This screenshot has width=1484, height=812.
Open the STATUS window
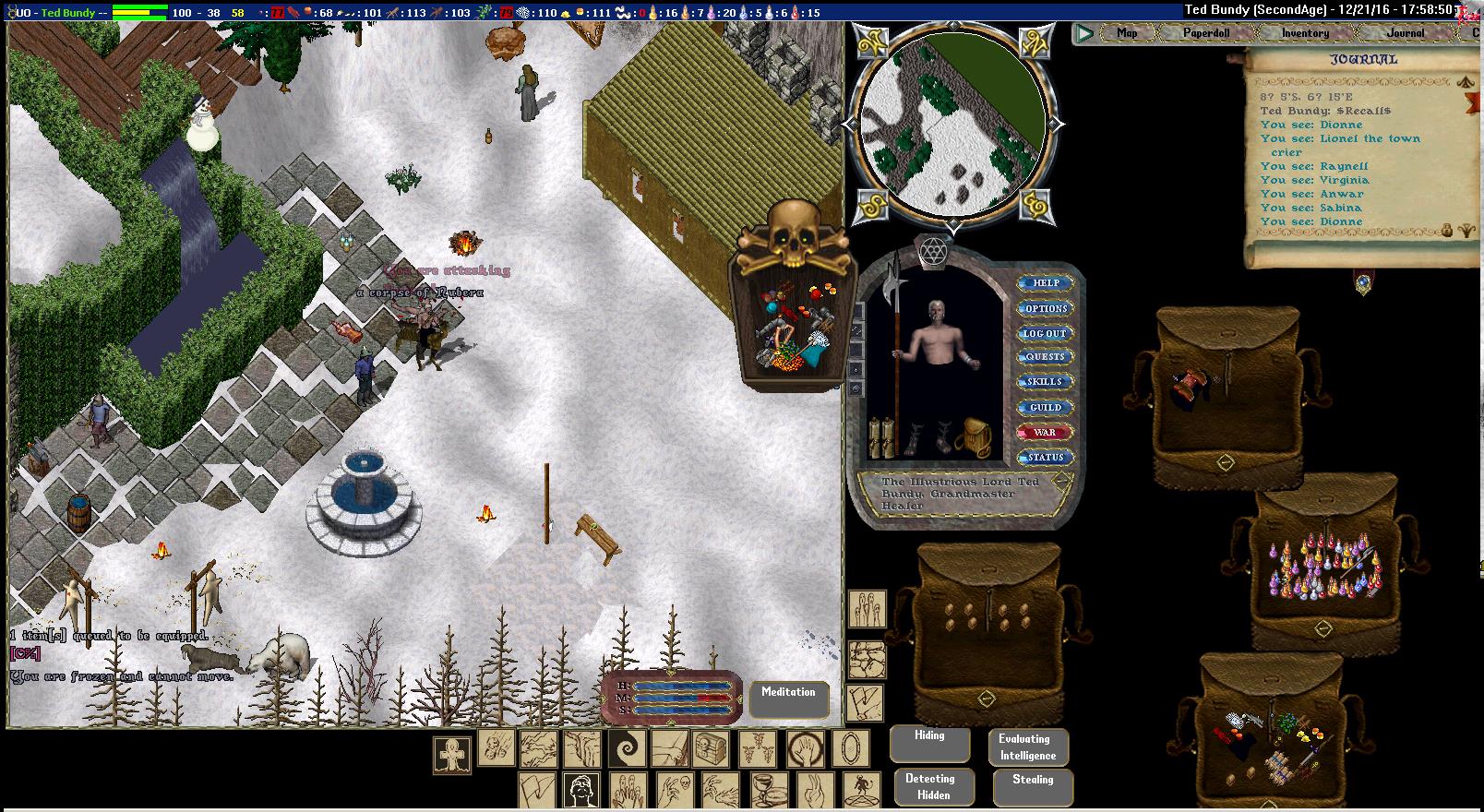1045,458
